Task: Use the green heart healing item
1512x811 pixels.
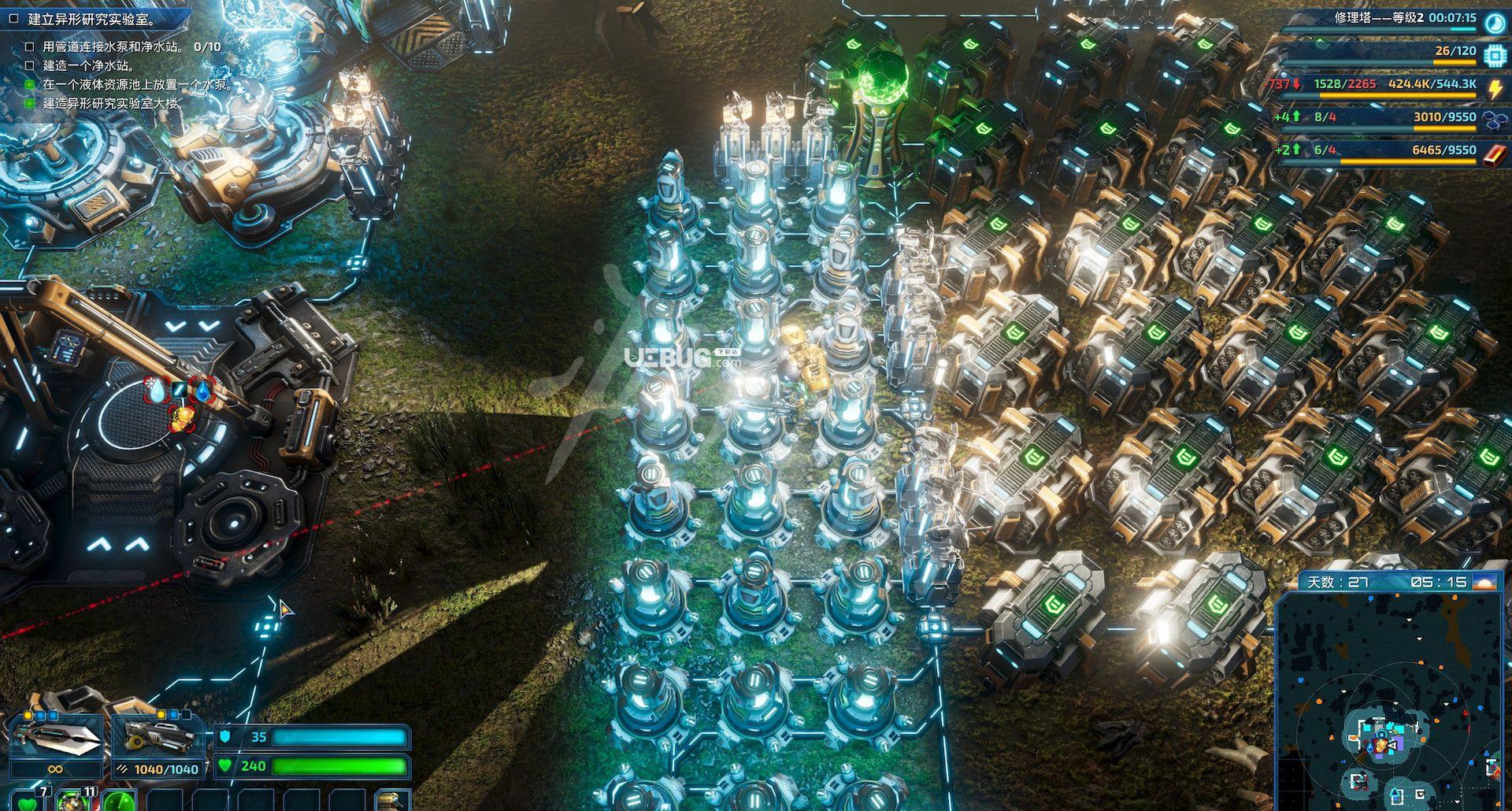Action: 29,802
